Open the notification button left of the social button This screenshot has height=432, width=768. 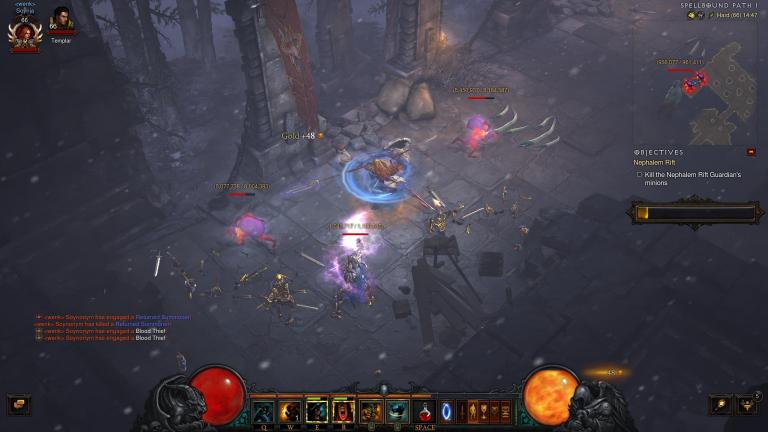point(720,403)
